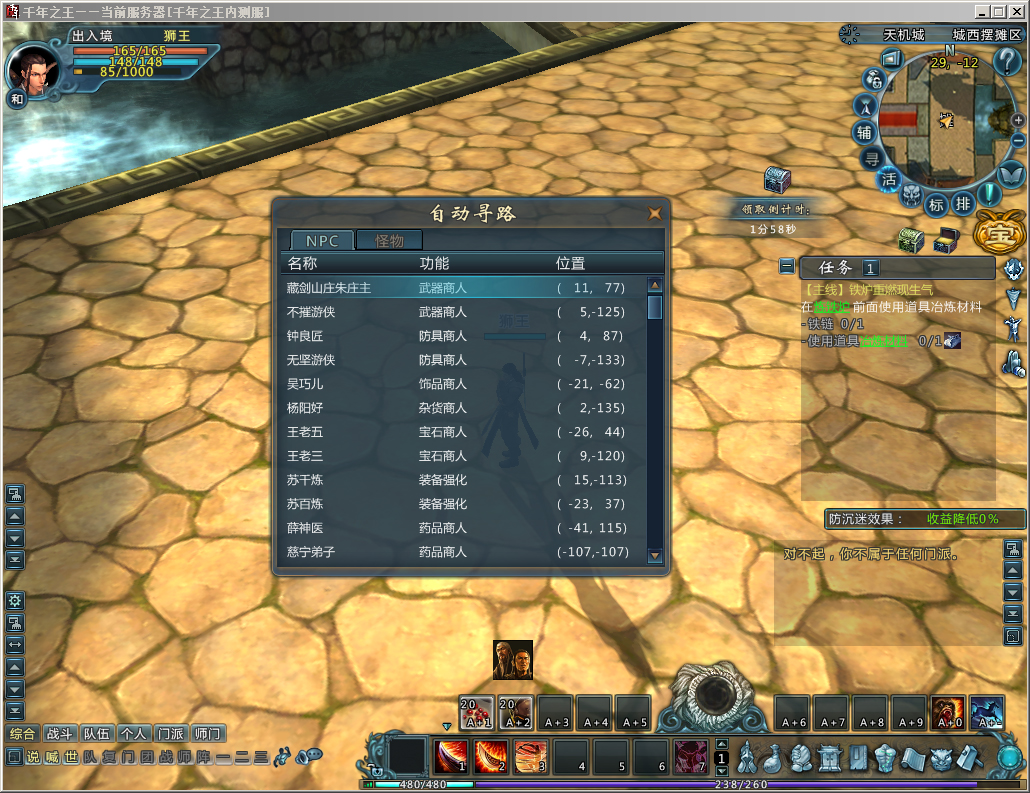Viewport: 1030px width, 793px height.
Task: Activate the skill in hotbar slot 1
Action: [x=451, y=756]
